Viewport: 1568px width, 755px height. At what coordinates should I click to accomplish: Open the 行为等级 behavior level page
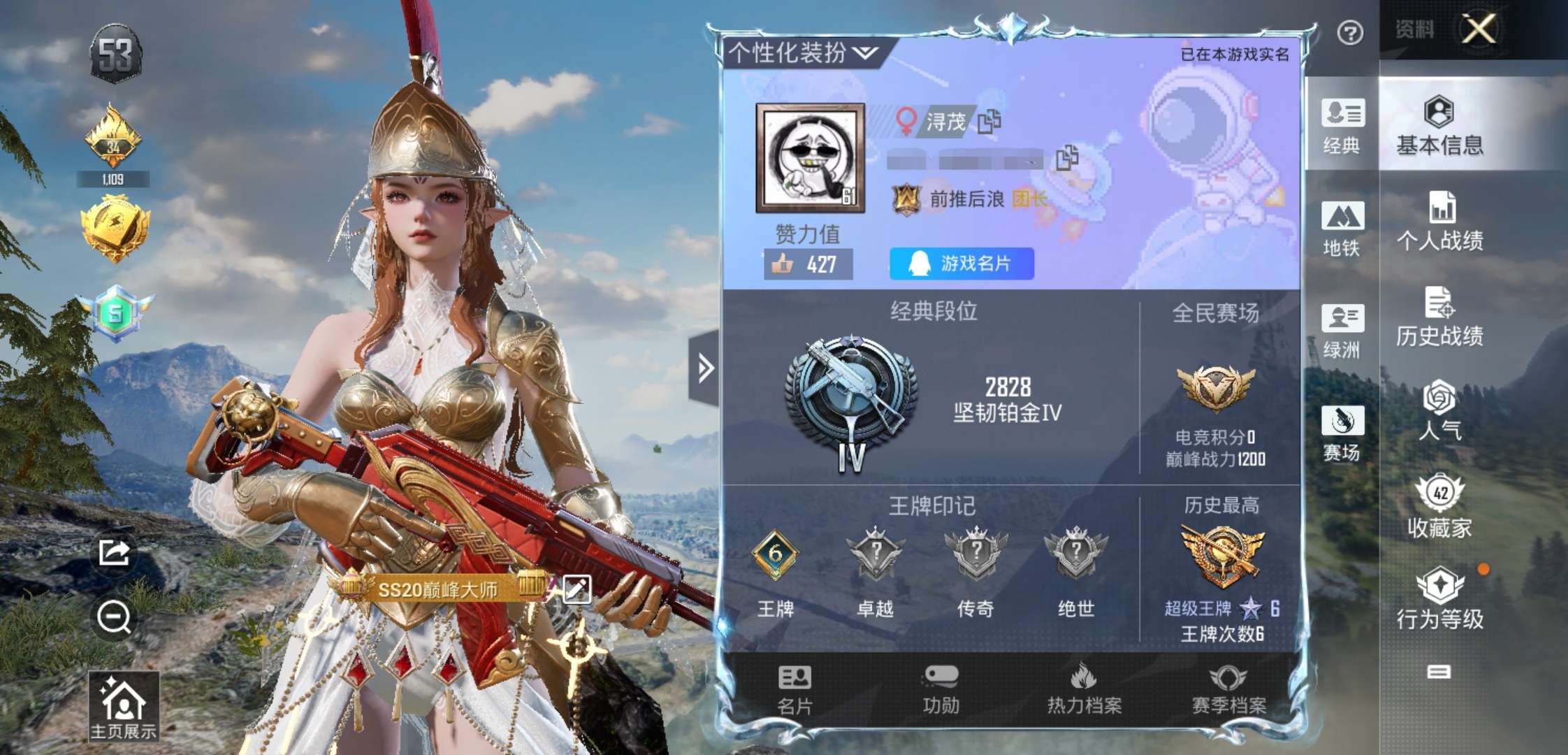[1439, 600]
